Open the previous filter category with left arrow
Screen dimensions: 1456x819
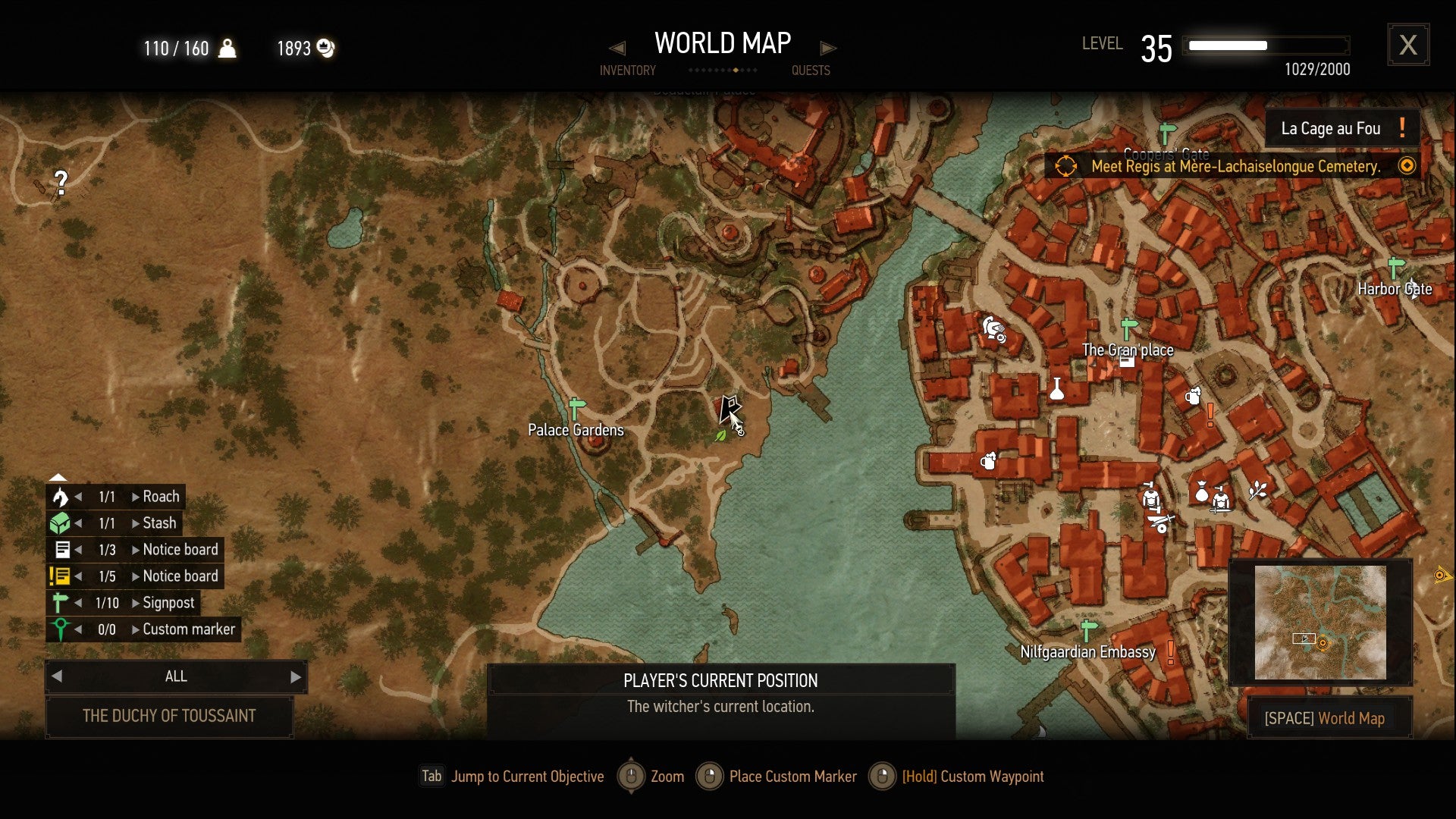click(x=57, y=676)
